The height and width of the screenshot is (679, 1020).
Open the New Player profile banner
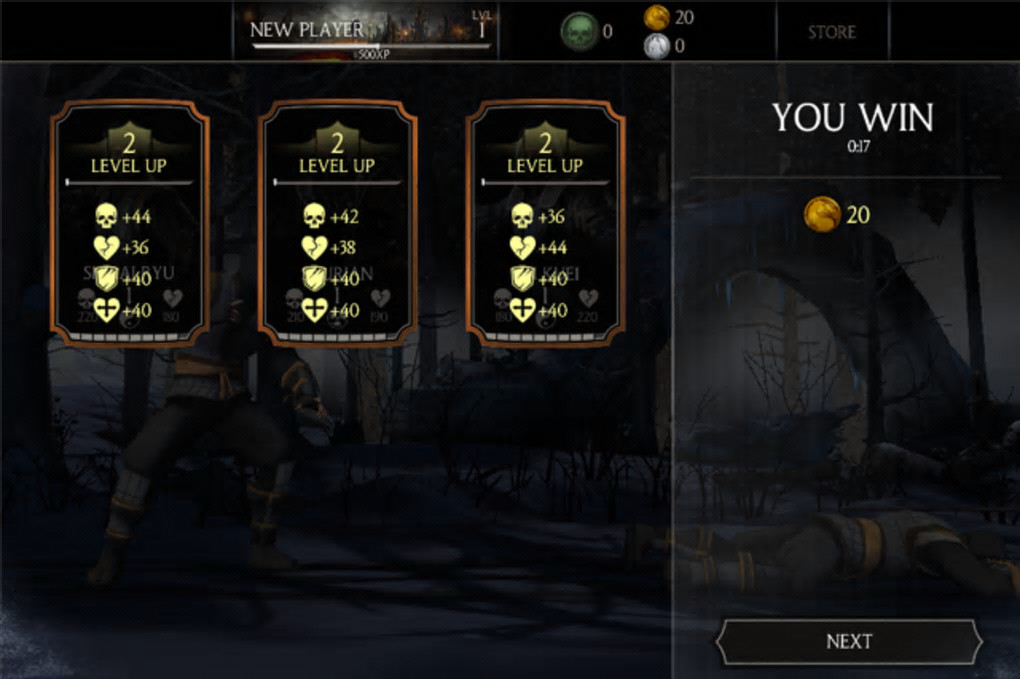370,31
